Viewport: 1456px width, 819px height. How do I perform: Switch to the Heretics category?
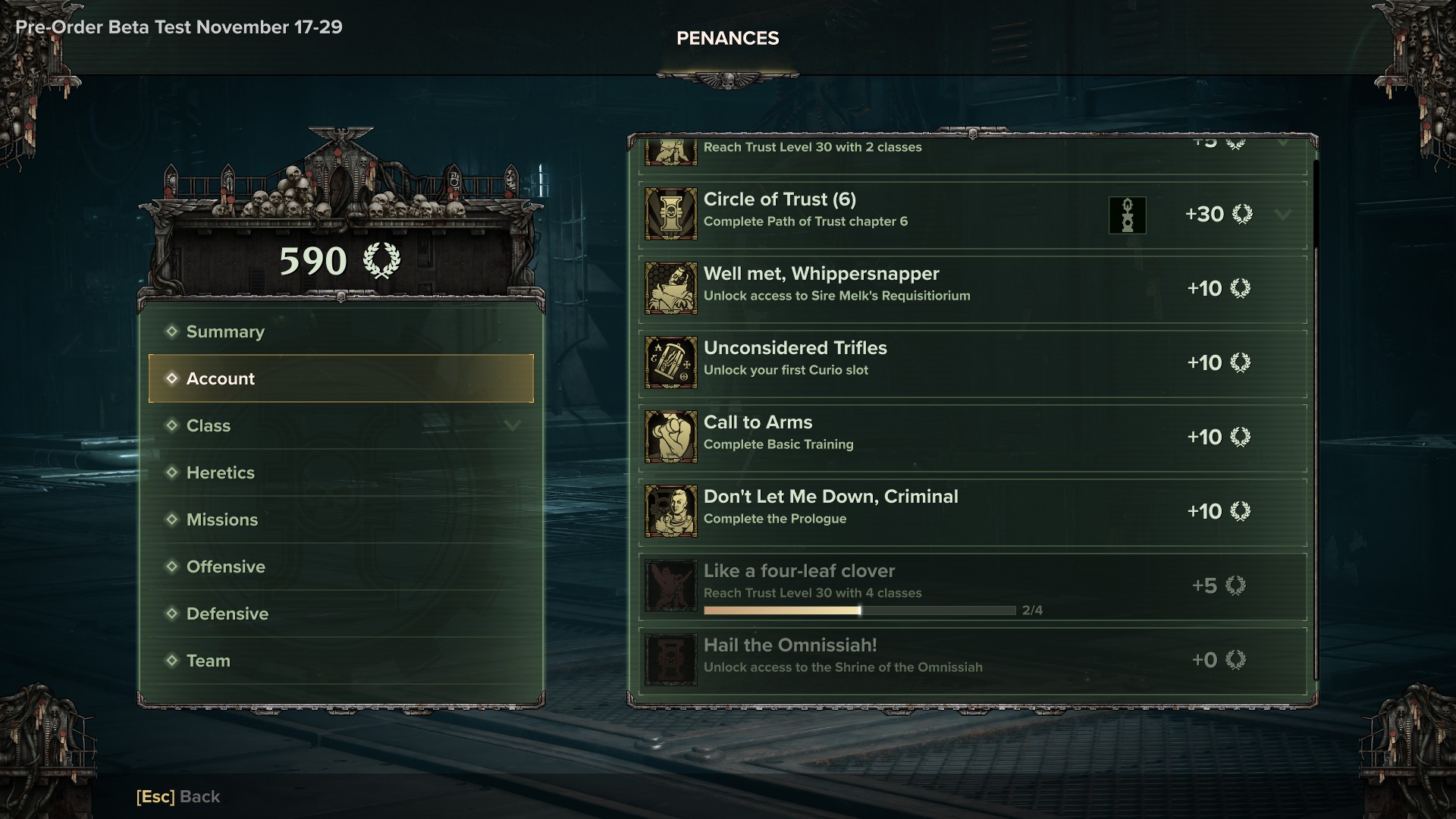tap(221, 472)
